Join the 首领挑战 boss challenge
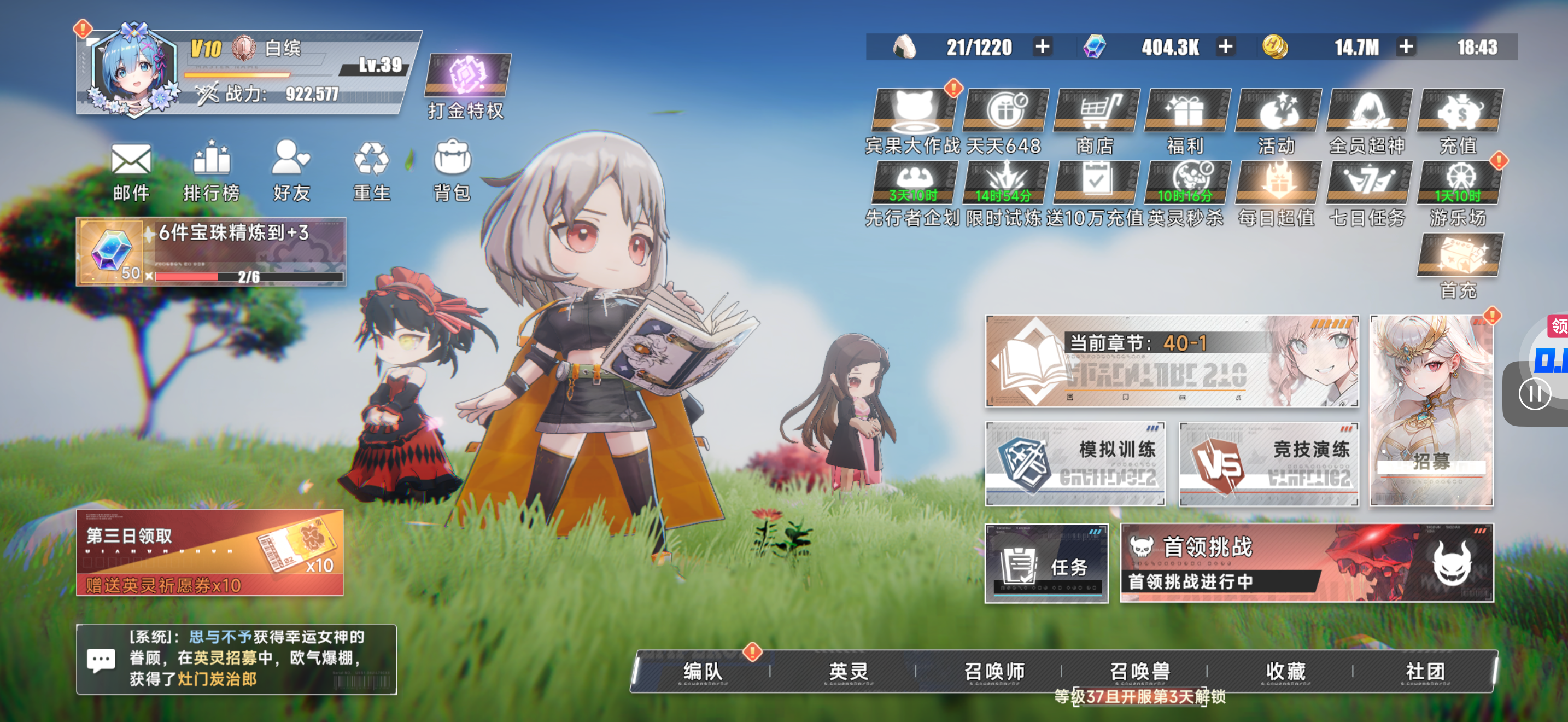This screenshot has width=1568, height=722. [1306, 563]
